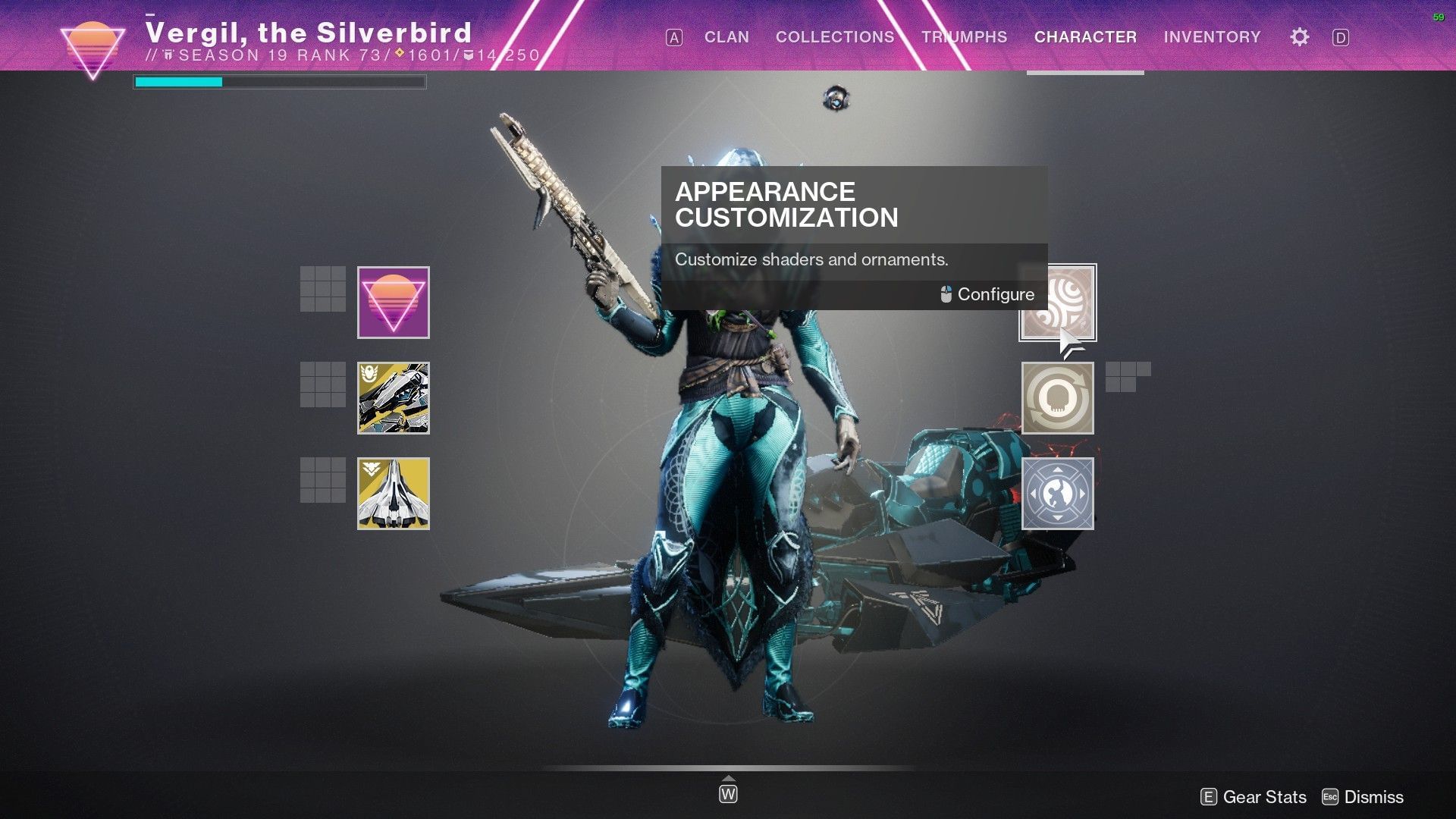Cycle to previous character with the A button

point(673,36)
